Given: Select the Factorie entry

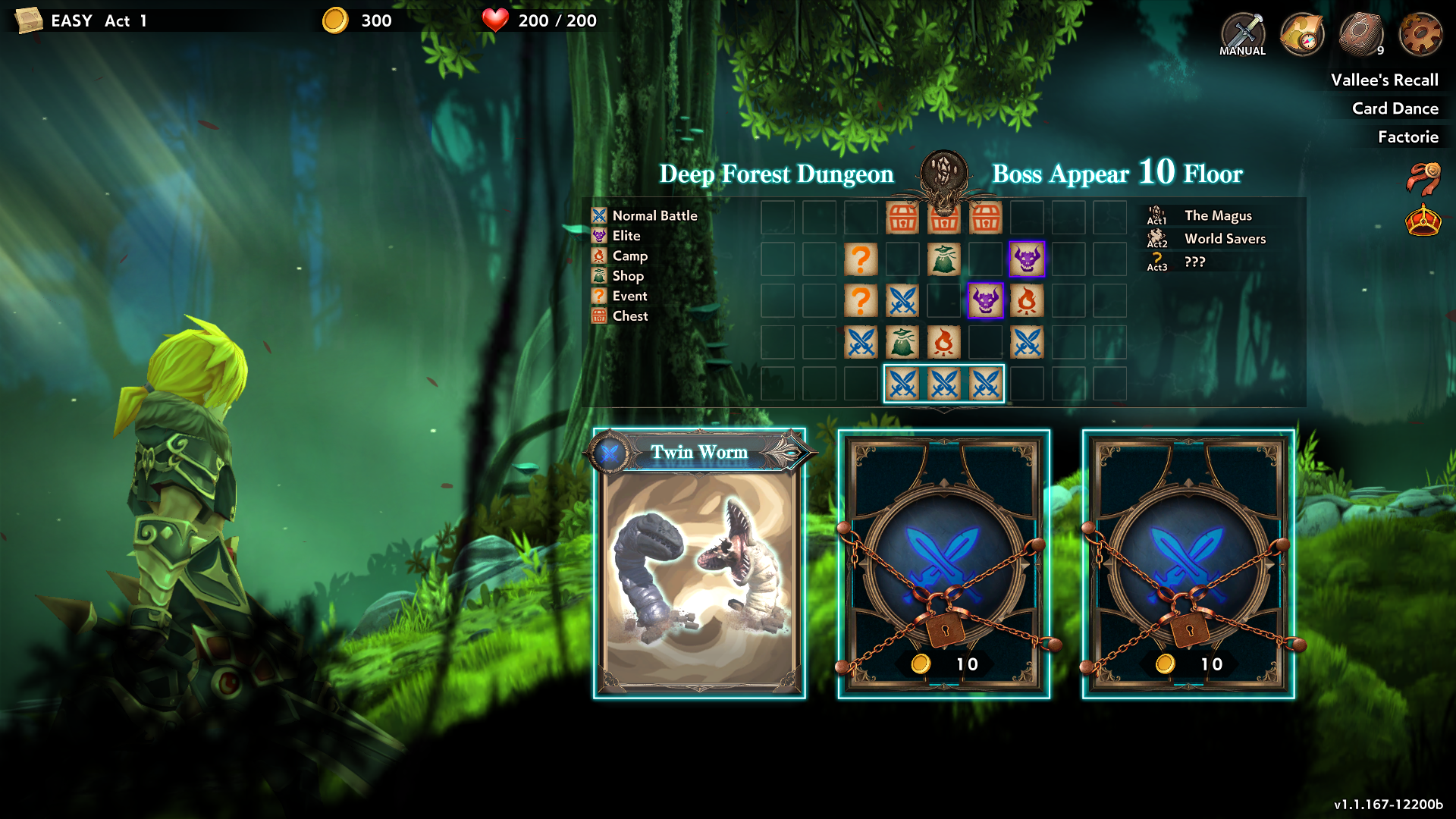Looking at the screenshot, I should point(1407,137).
